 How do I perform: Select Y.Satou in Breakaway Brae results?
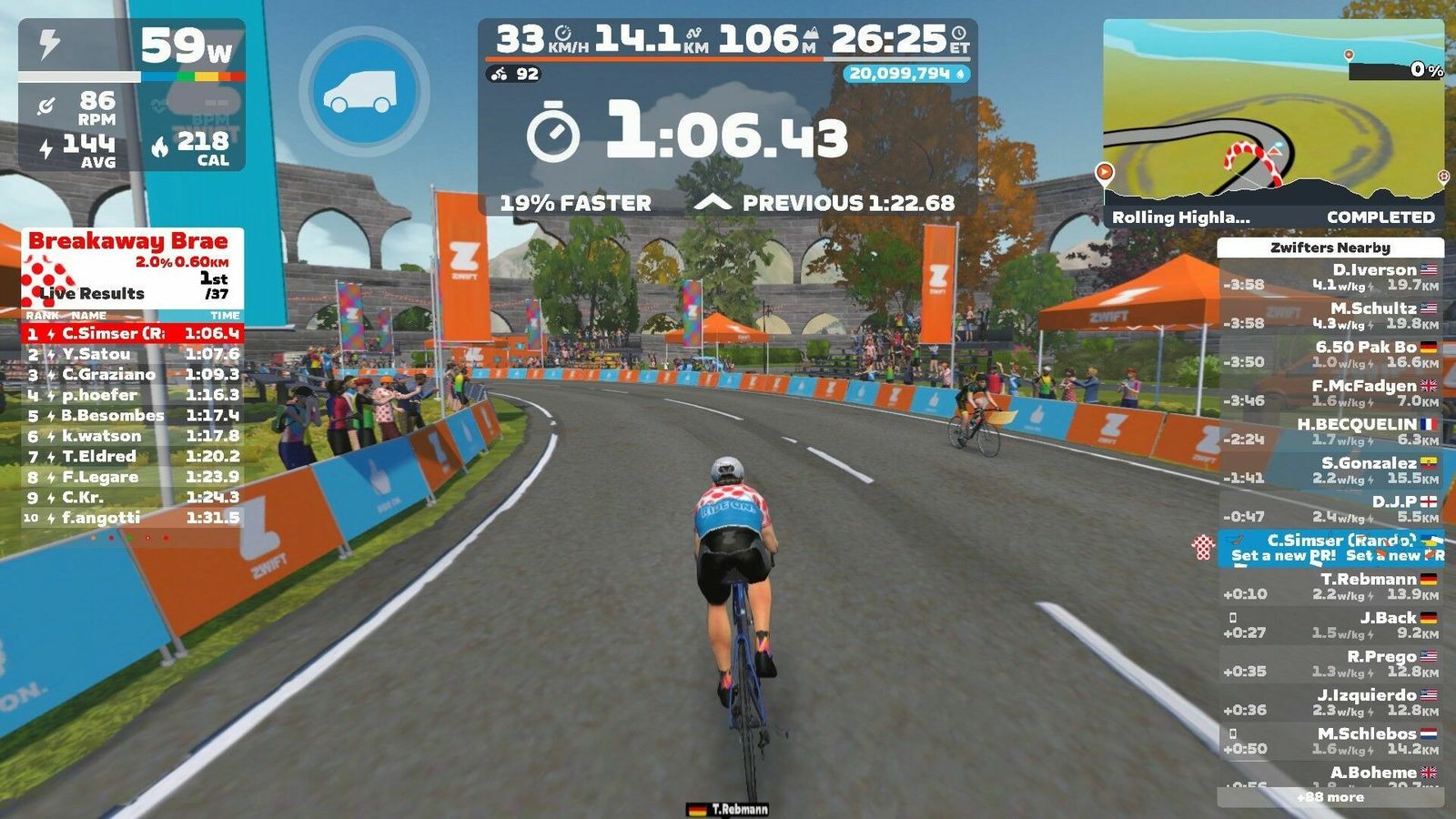tap(132, 354)
